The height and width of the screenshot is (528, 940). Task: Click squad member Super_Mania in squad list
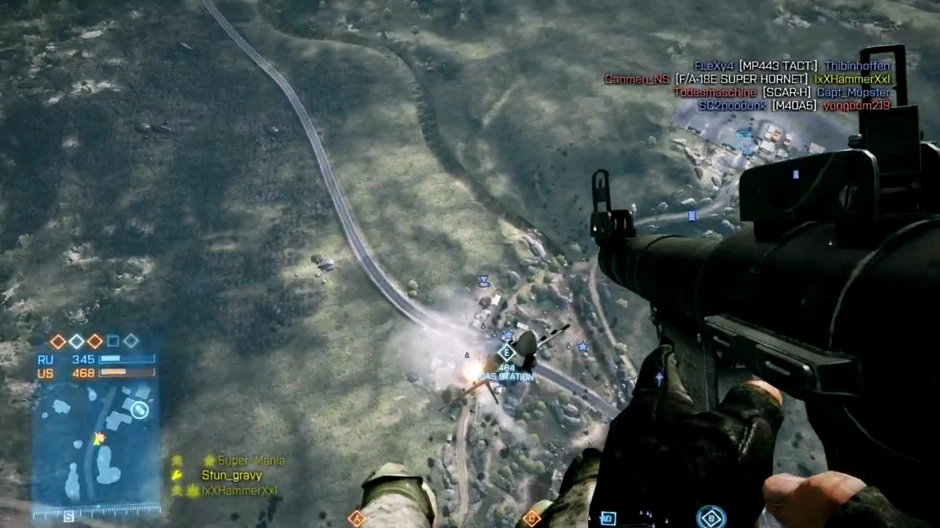(250, 461)
